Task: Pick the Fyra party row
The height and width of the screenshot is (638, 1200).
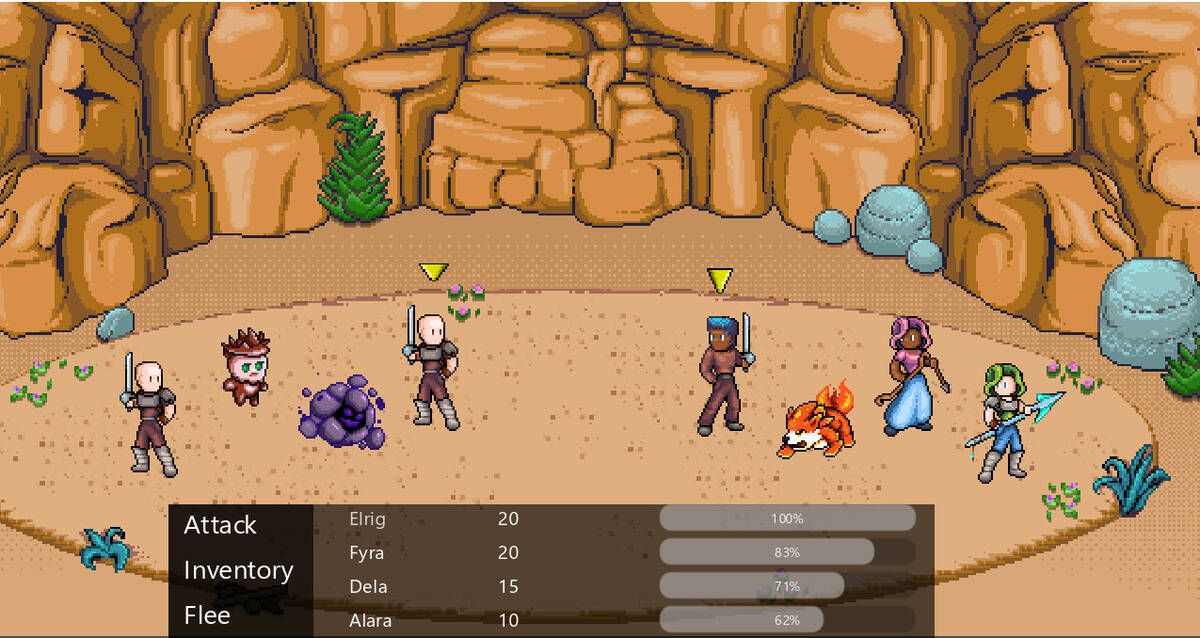Action: [366, 553]
